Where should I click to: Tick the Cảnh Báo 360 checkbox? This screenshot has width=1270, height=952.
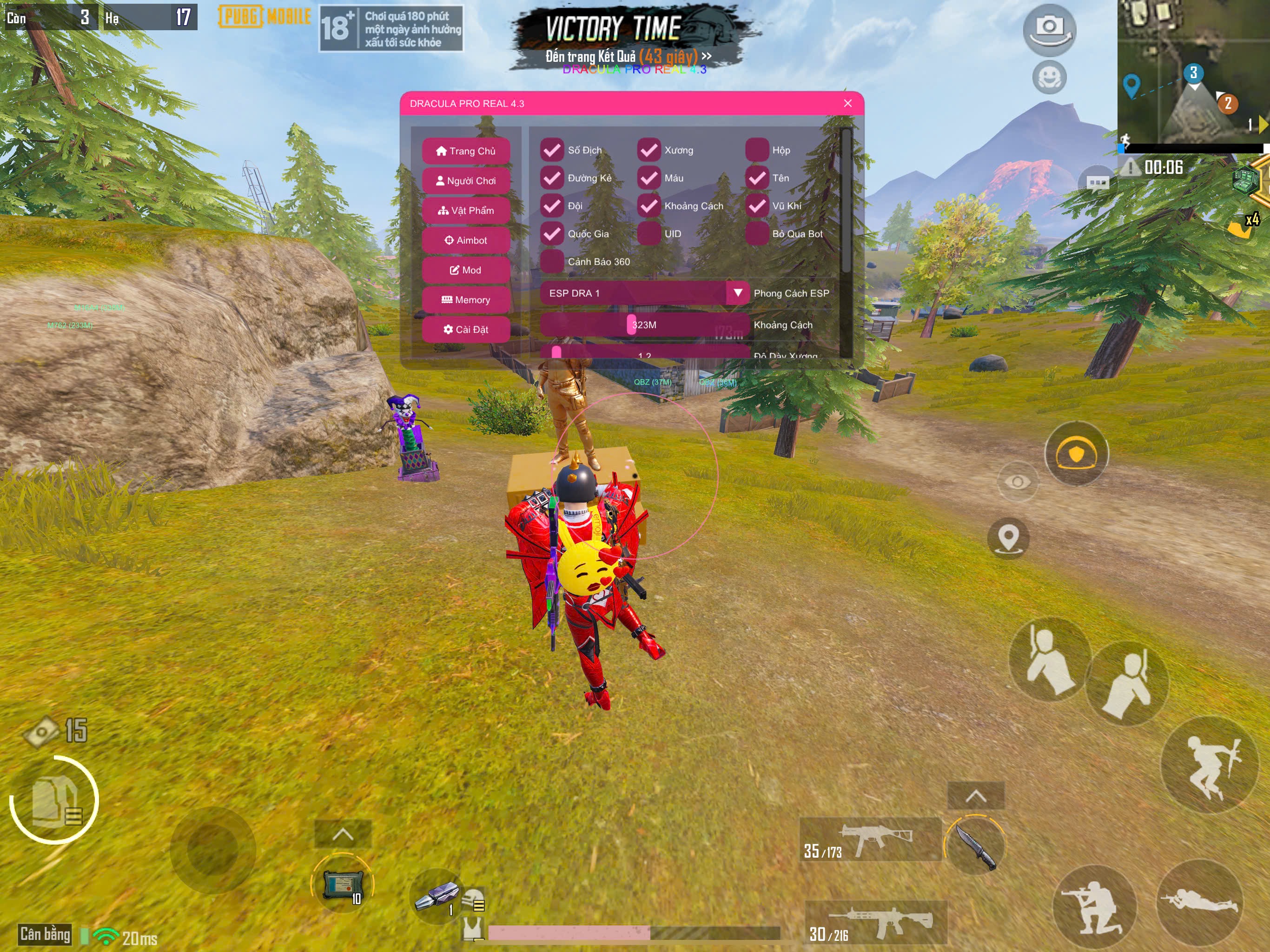click(x=552, y=262)
